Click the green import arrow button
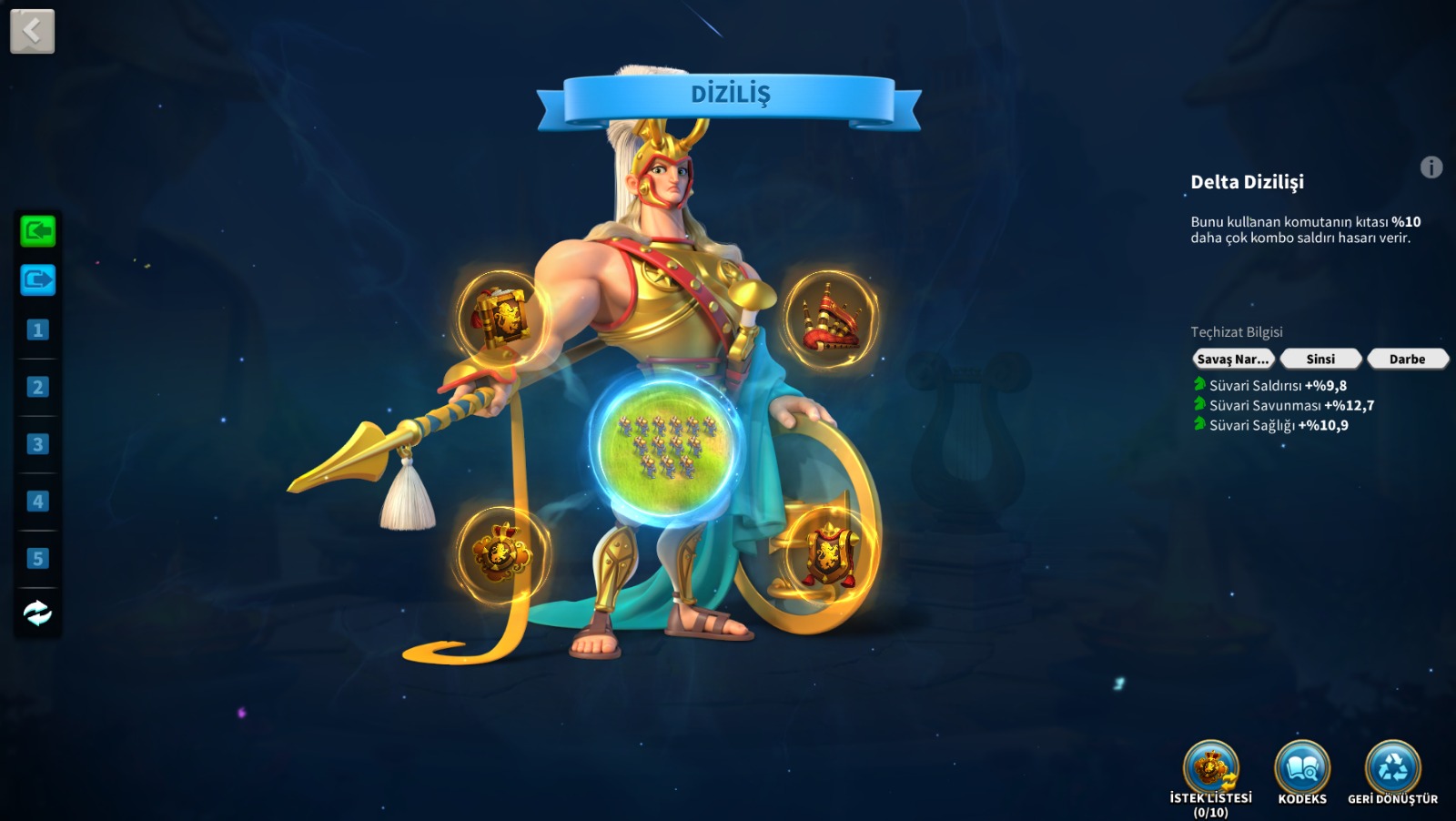Screen dimensions: 1456x821 [x=37, y=231]
